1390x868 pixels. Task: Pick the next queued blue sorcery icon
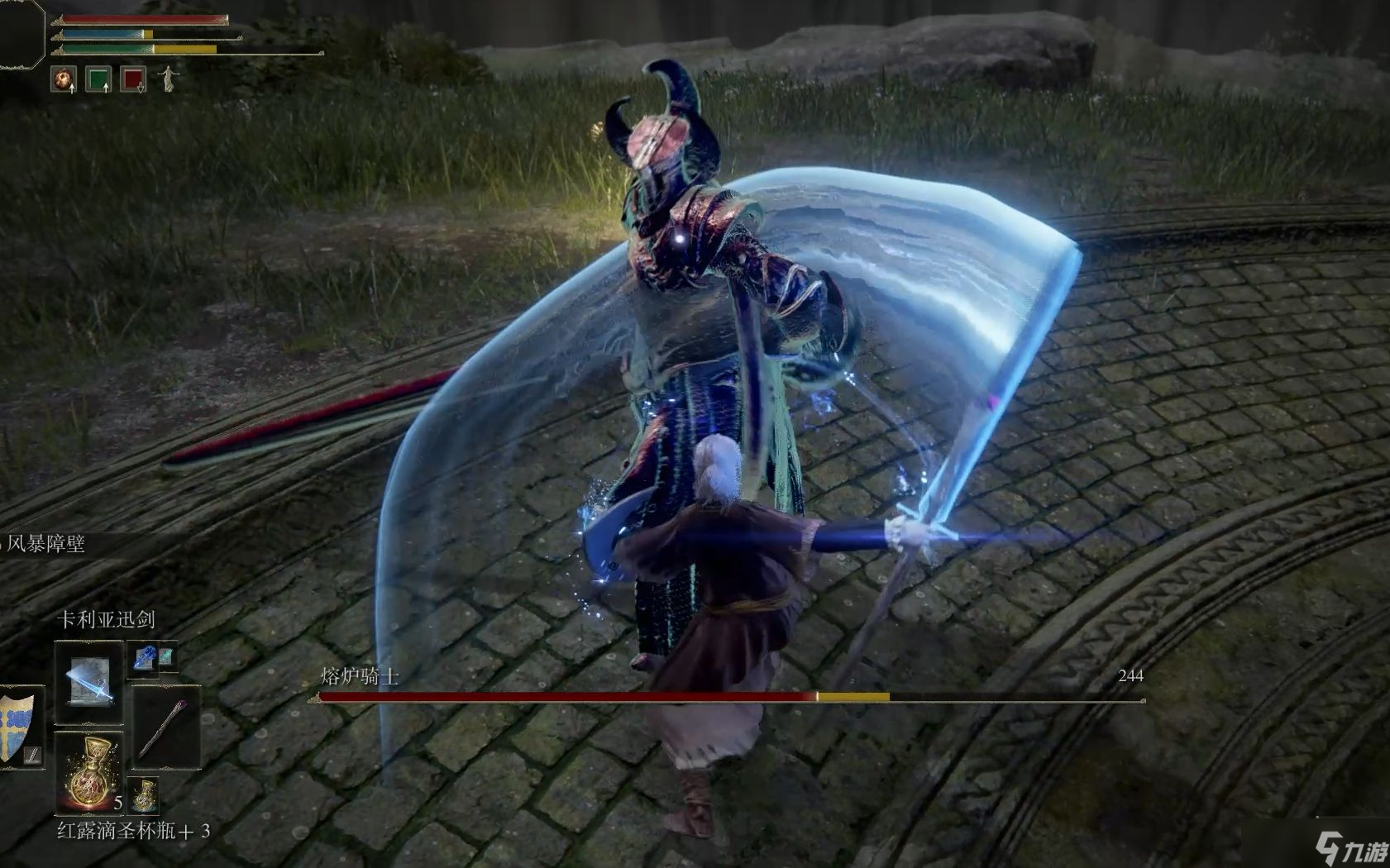[144, 657]
